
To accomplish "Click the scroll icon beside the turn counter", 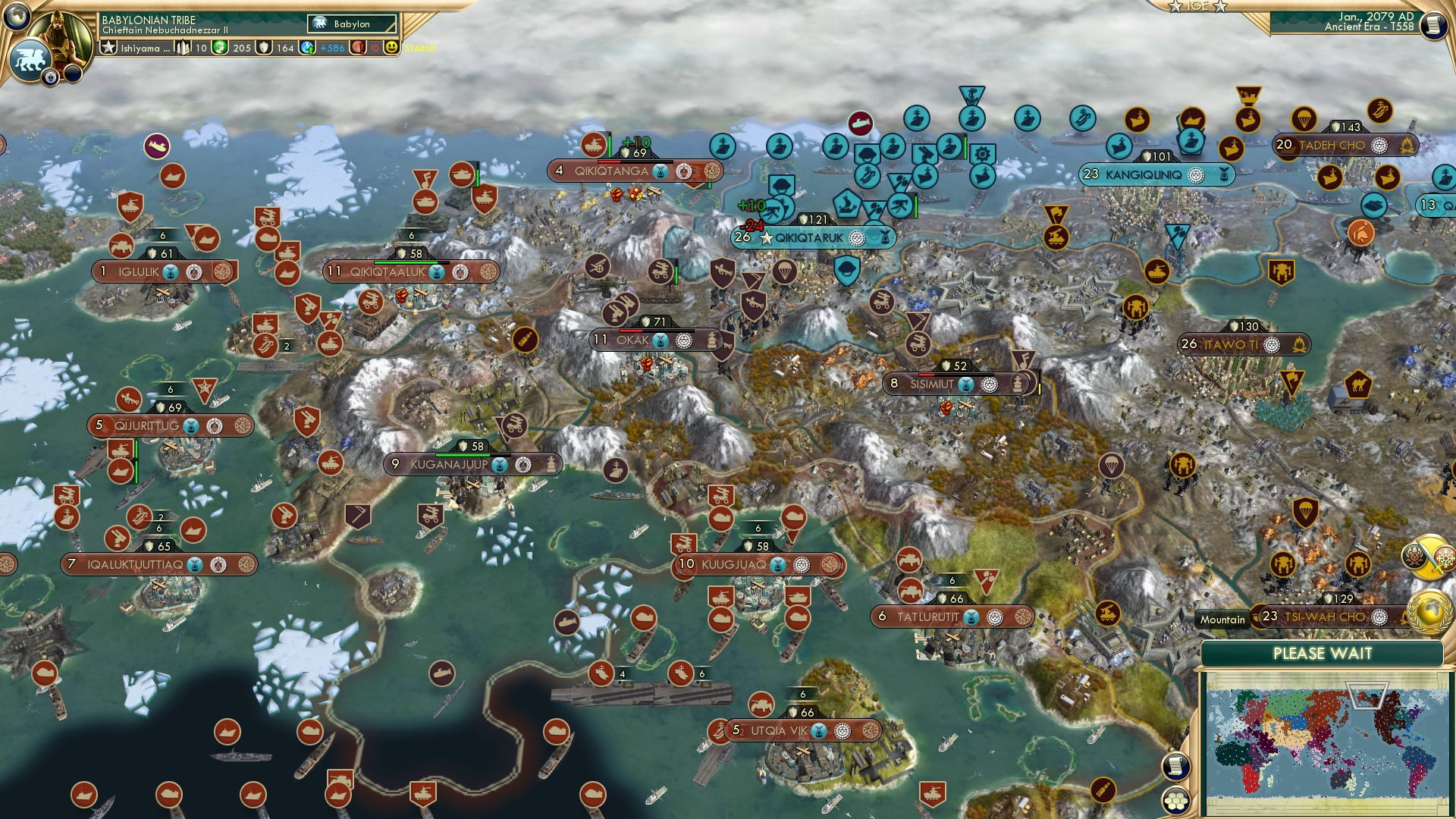I will pyautogui.click(x=1434, y=24).
